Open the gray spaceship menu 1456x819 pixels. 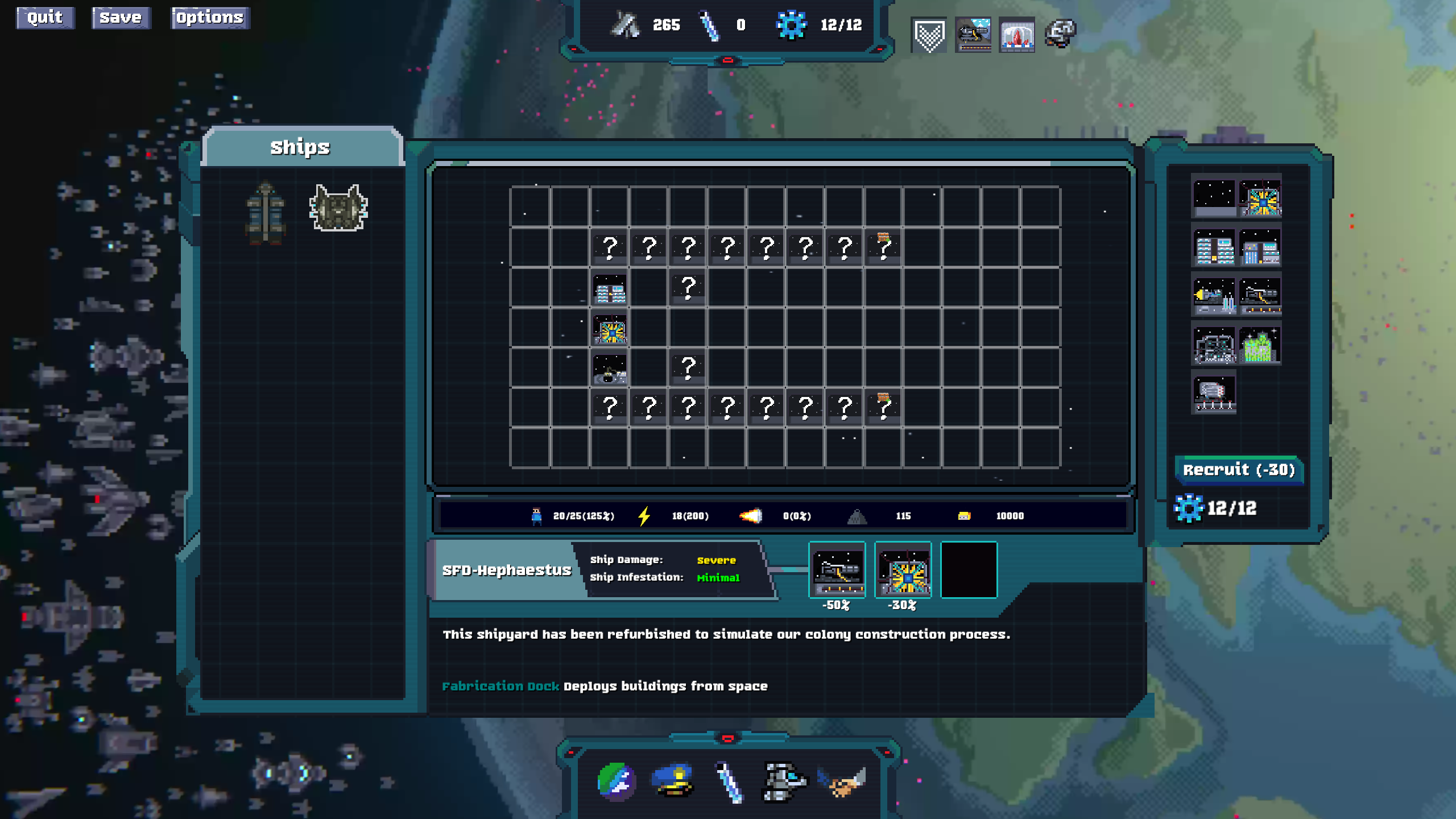(x=784, y=781)
